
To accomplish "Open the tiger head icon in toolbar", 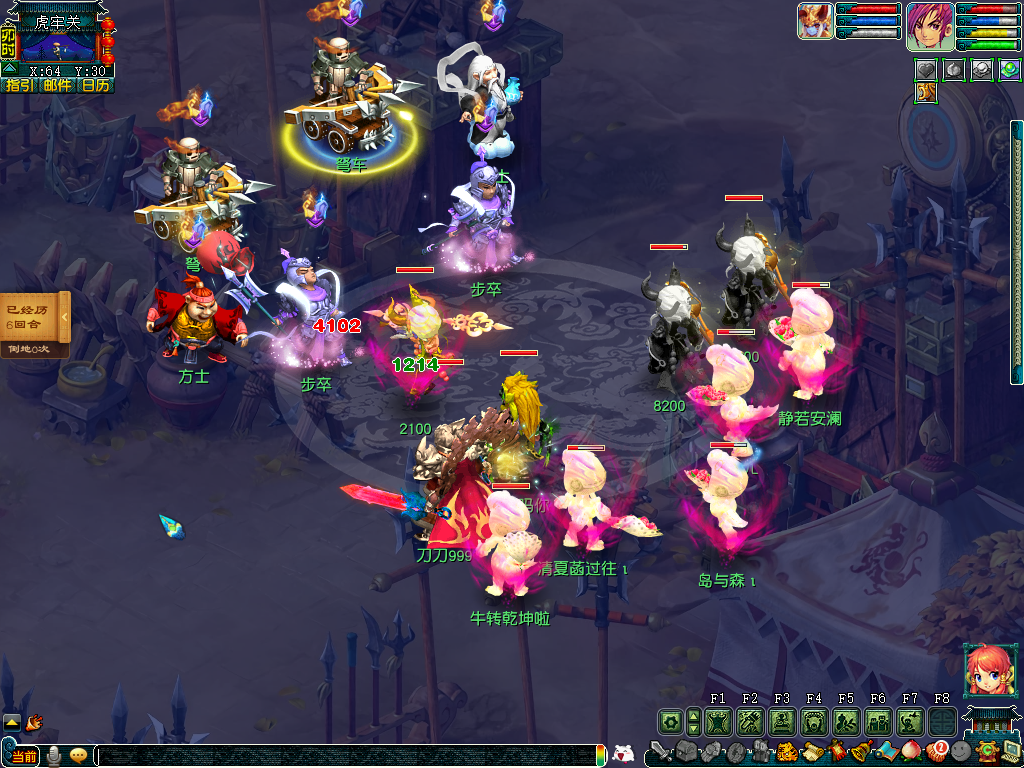I will coord(786,752).
